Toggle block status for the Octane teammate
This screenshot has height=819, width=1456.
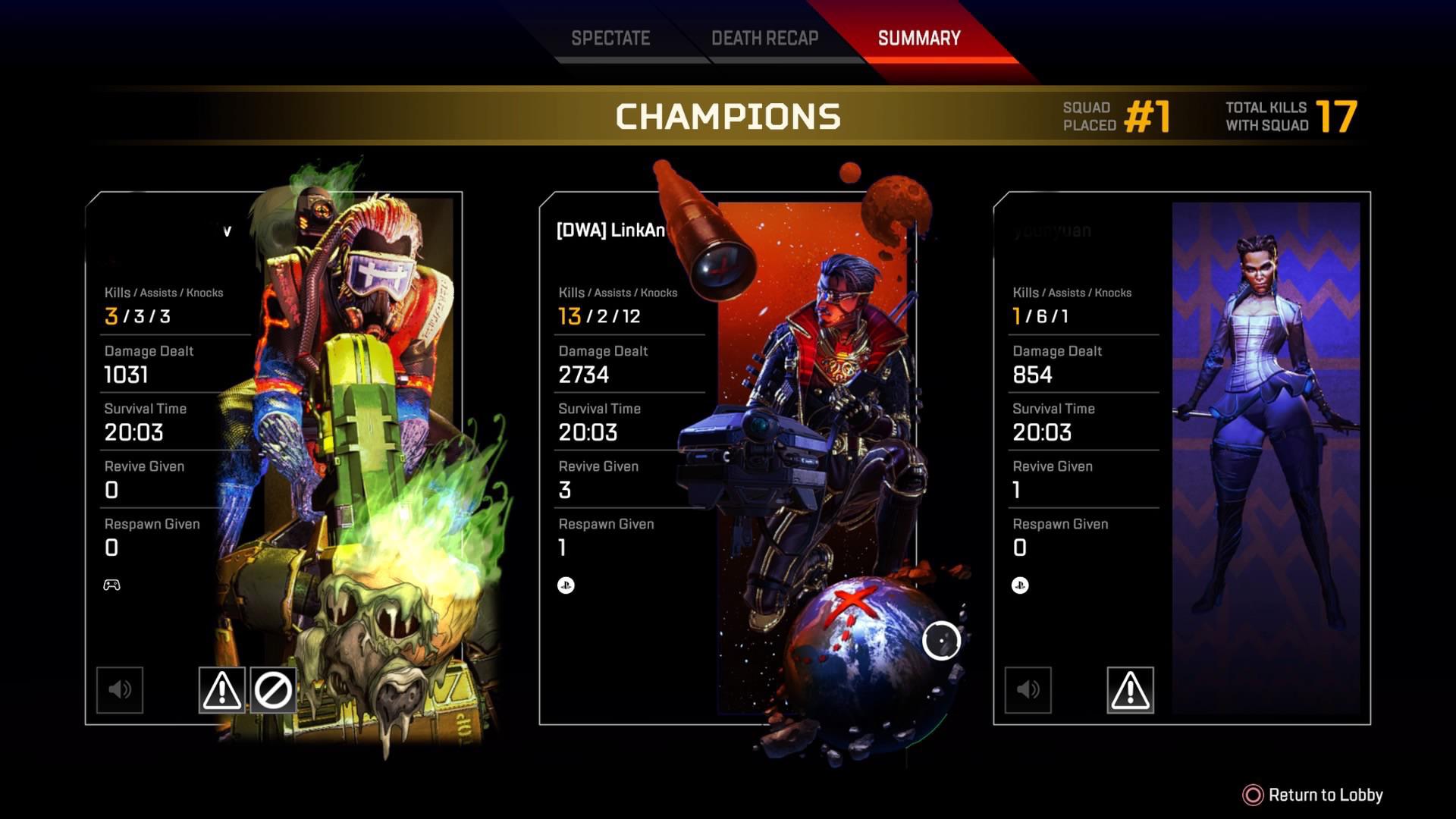tap(275, 689)
